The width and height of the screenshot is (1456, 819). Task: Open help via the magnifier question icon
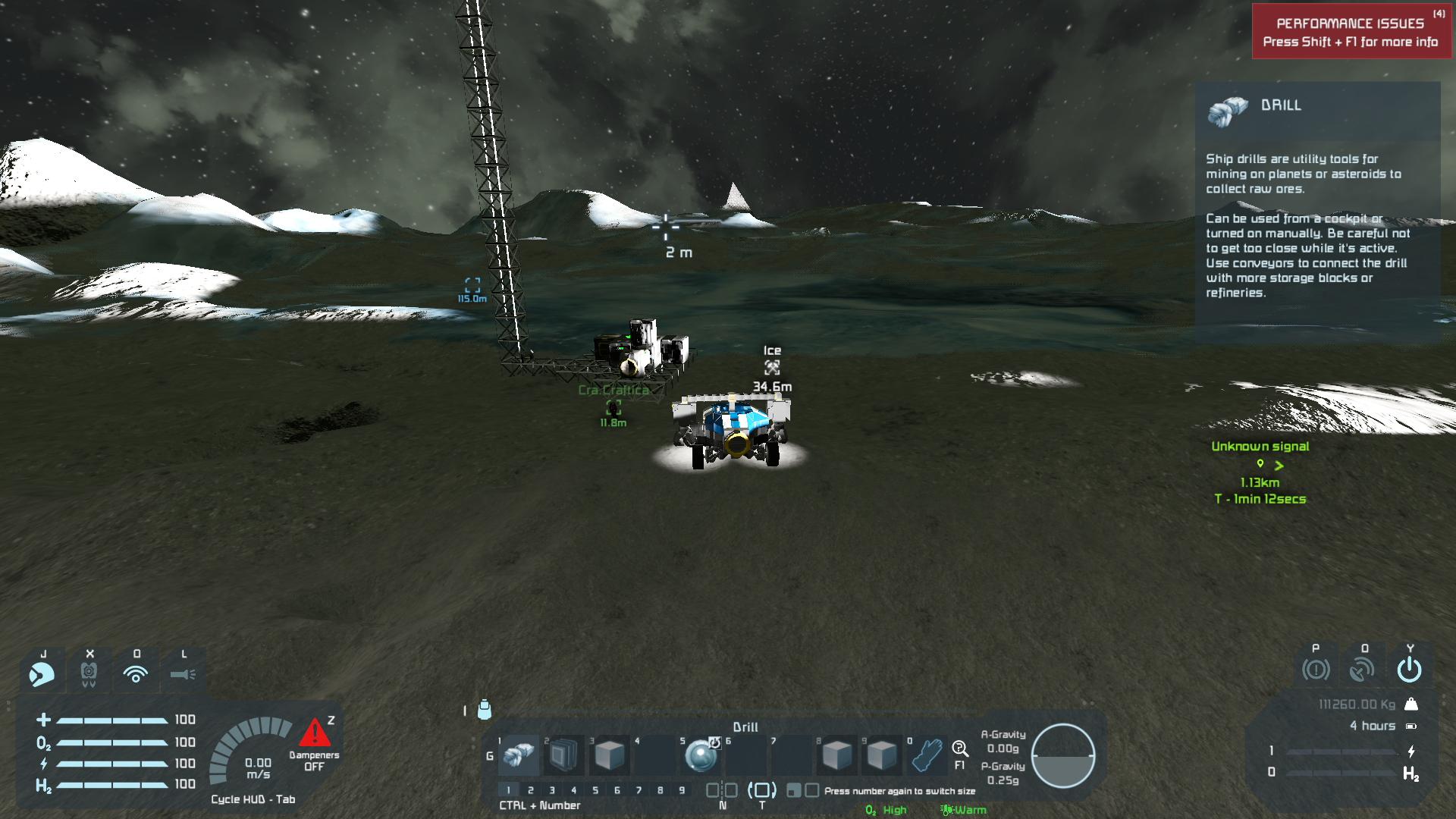click(x=959, y=749)
